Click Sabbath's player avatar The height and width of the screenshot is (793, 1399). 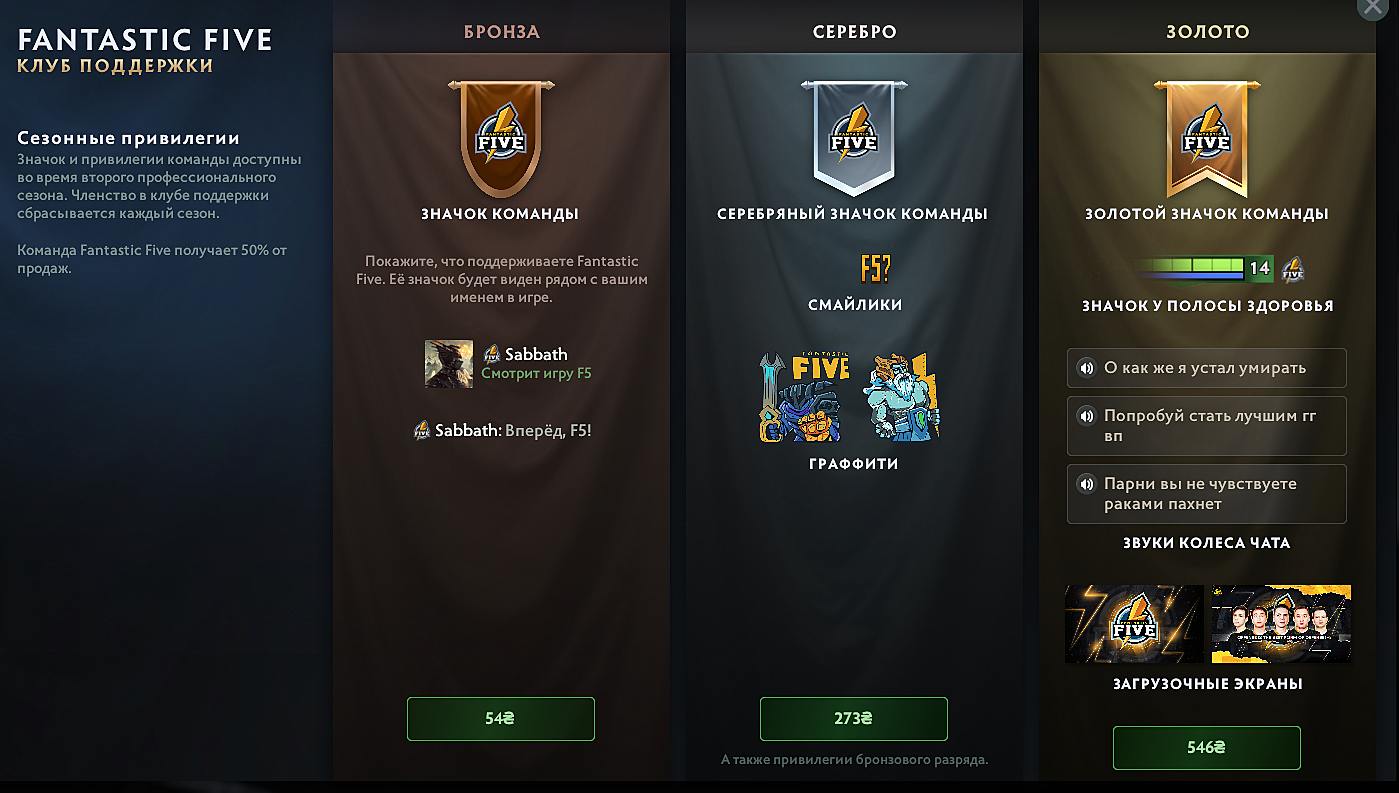click(449, 363)
